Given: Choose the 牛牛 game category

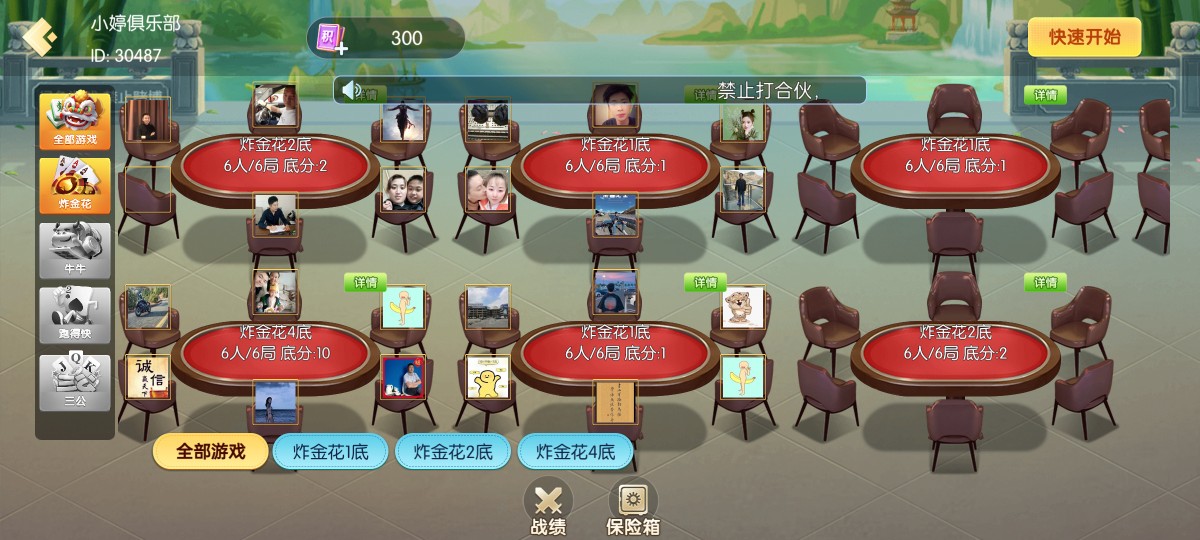Looking at the screenshot, I should coord(75,250).
